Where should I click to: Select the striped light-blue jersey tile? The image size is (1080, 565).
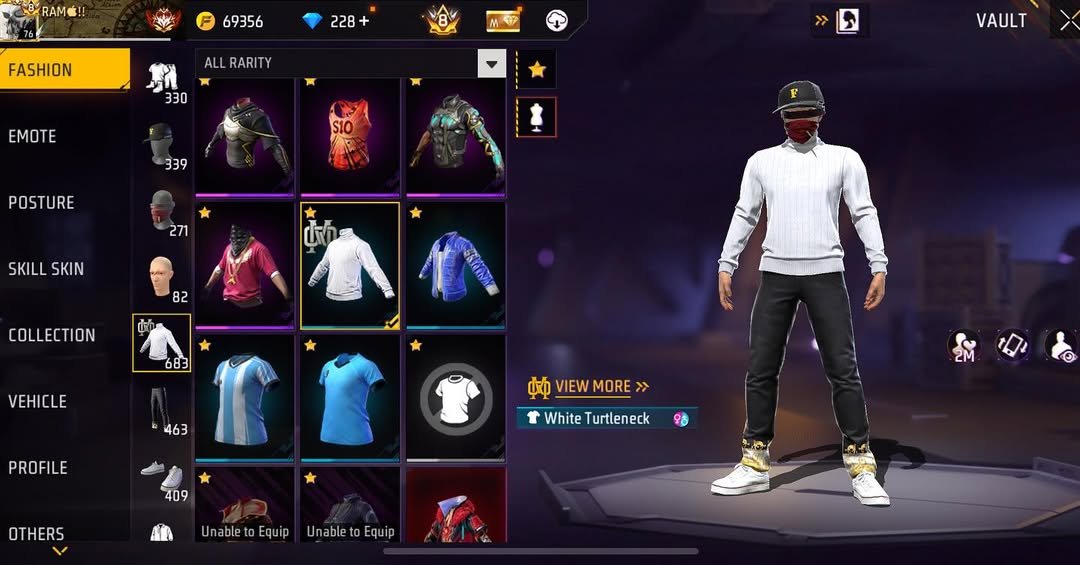[x=245, y=398]
